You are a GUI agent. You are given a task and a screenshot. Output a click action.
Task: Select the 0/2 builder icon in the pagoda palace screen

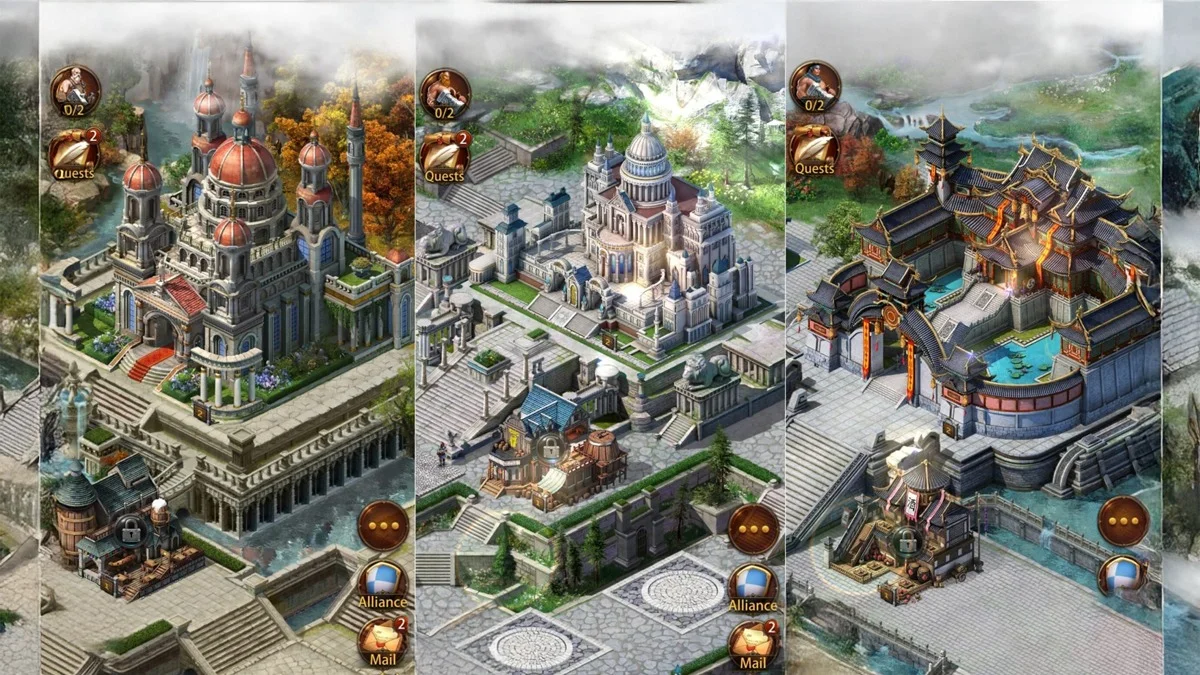tap(814, 86)
